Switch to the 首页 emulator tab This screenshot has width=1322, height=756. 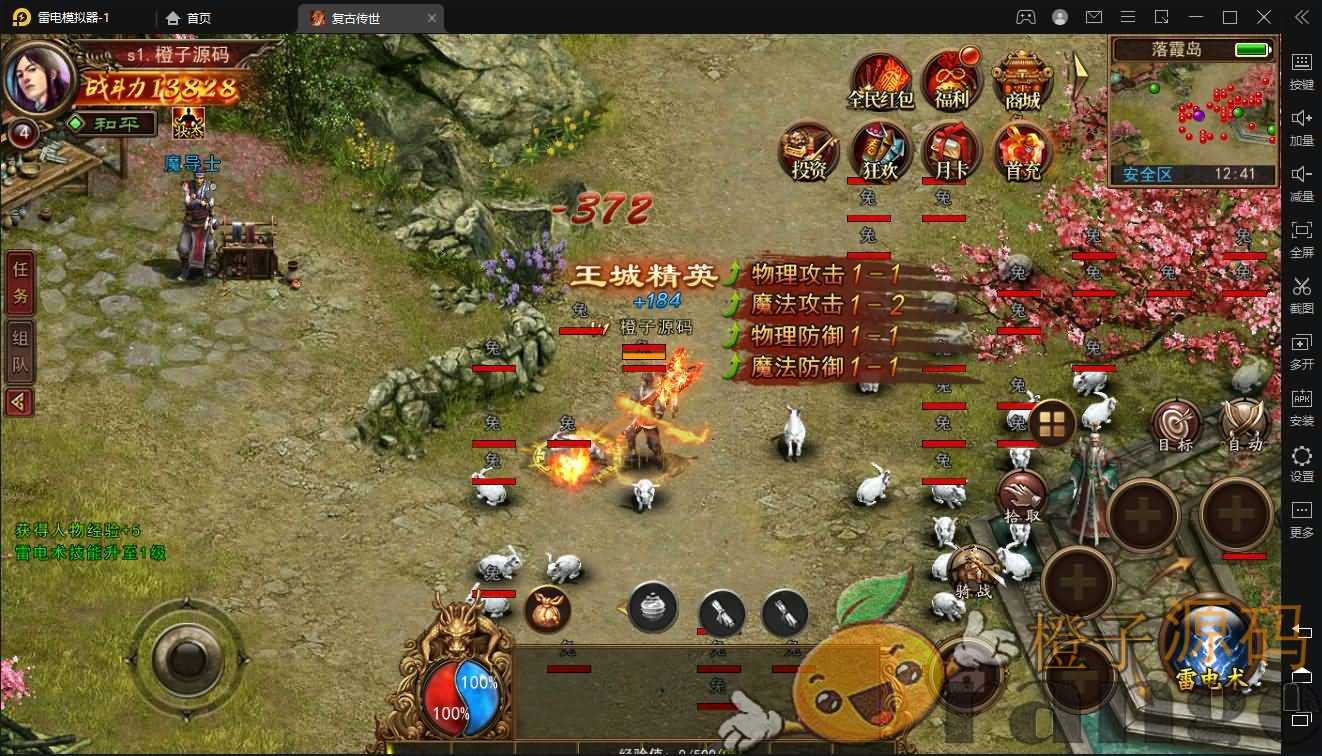coord(190,17)
